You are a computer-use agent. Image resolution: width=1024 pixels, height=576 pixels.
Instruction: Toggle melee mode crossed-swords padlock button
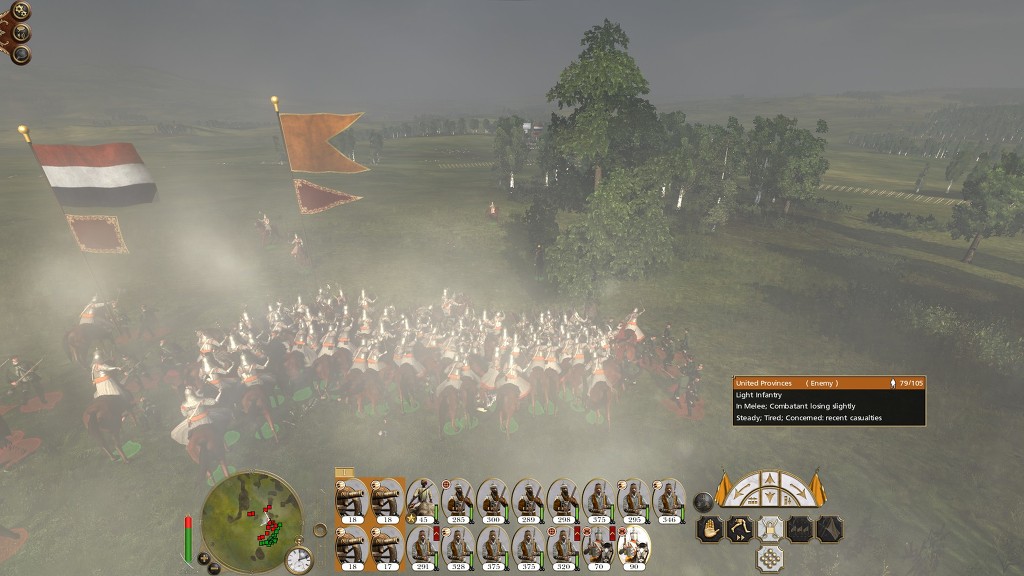coord(769,529)
